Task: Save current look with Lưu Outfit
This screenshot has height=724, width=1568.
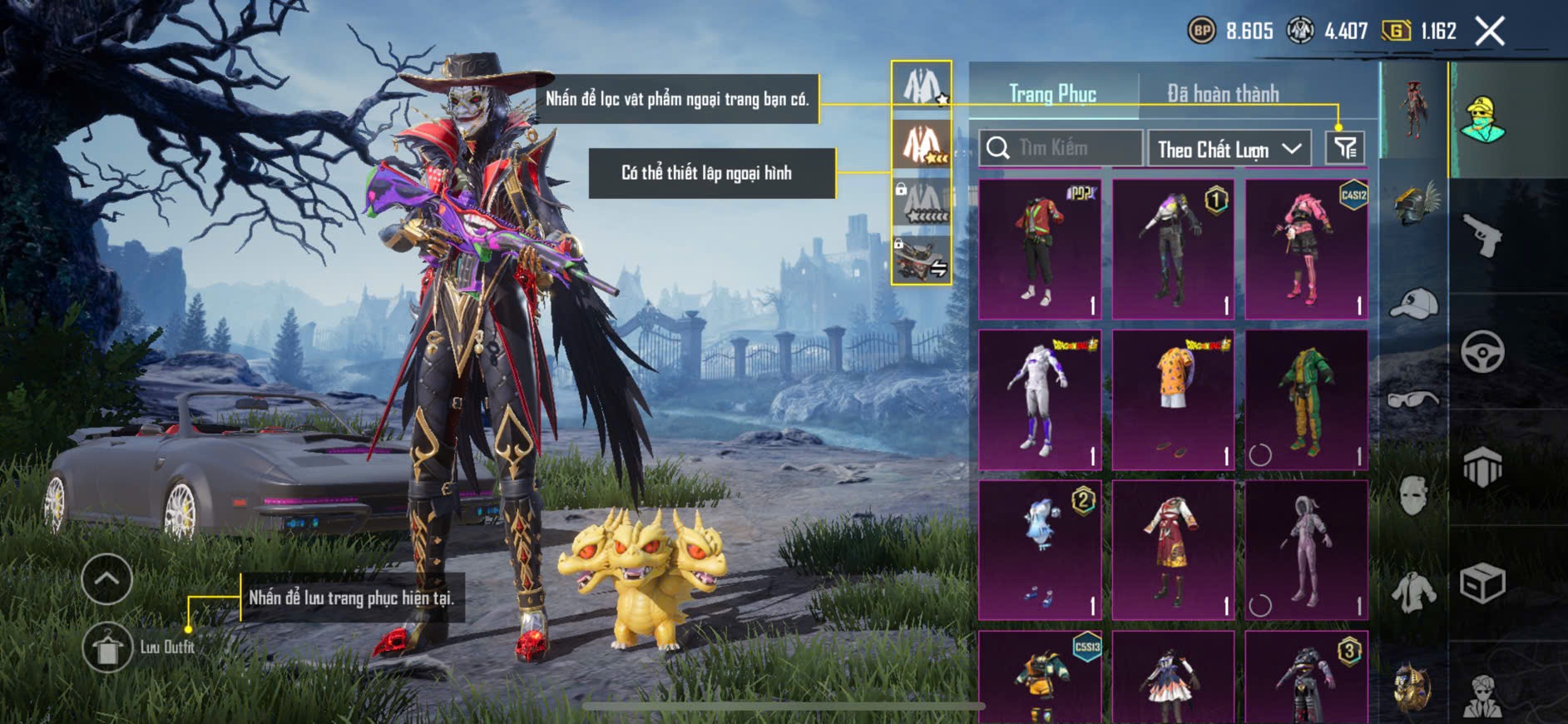Action: pos(108,647)
